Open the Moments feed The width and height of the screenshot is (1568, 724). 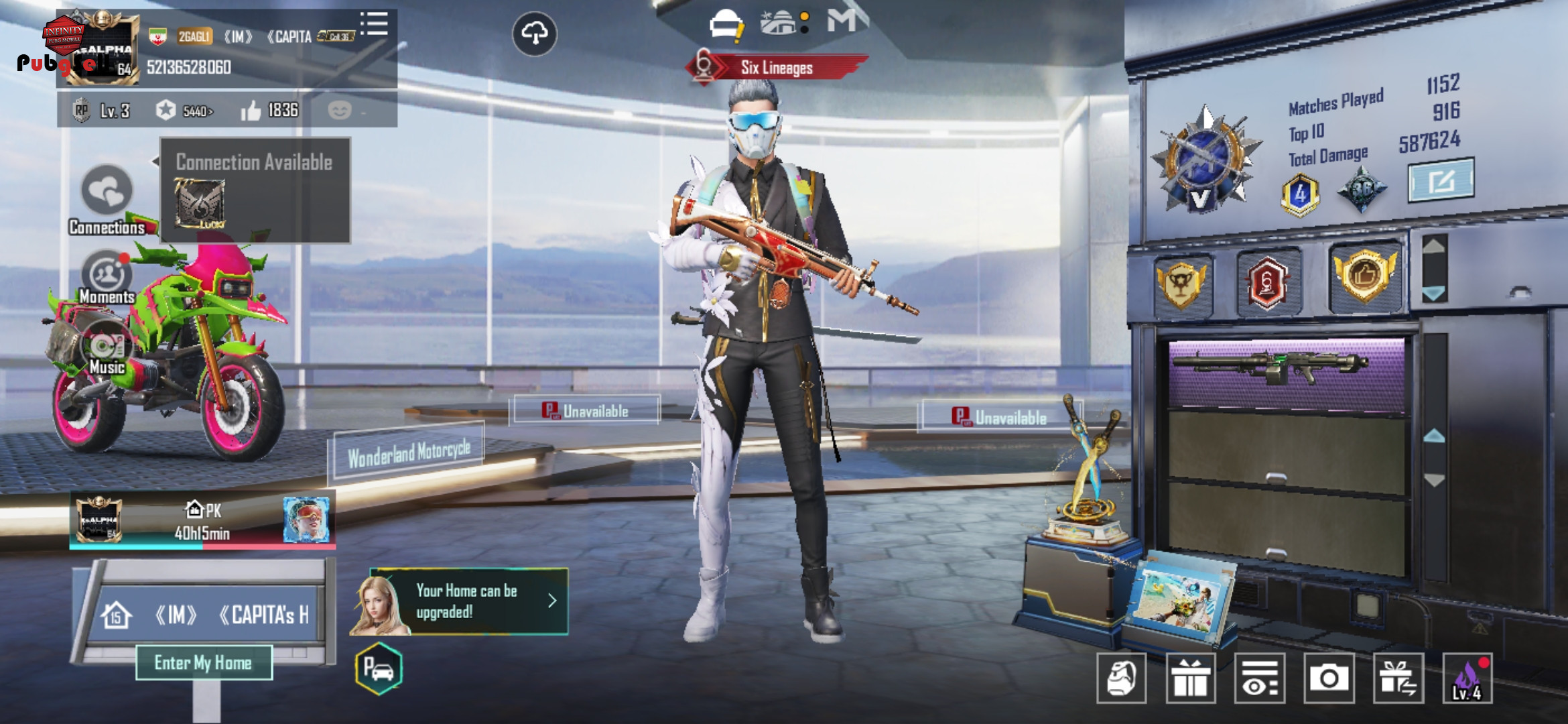click(107, 276)
